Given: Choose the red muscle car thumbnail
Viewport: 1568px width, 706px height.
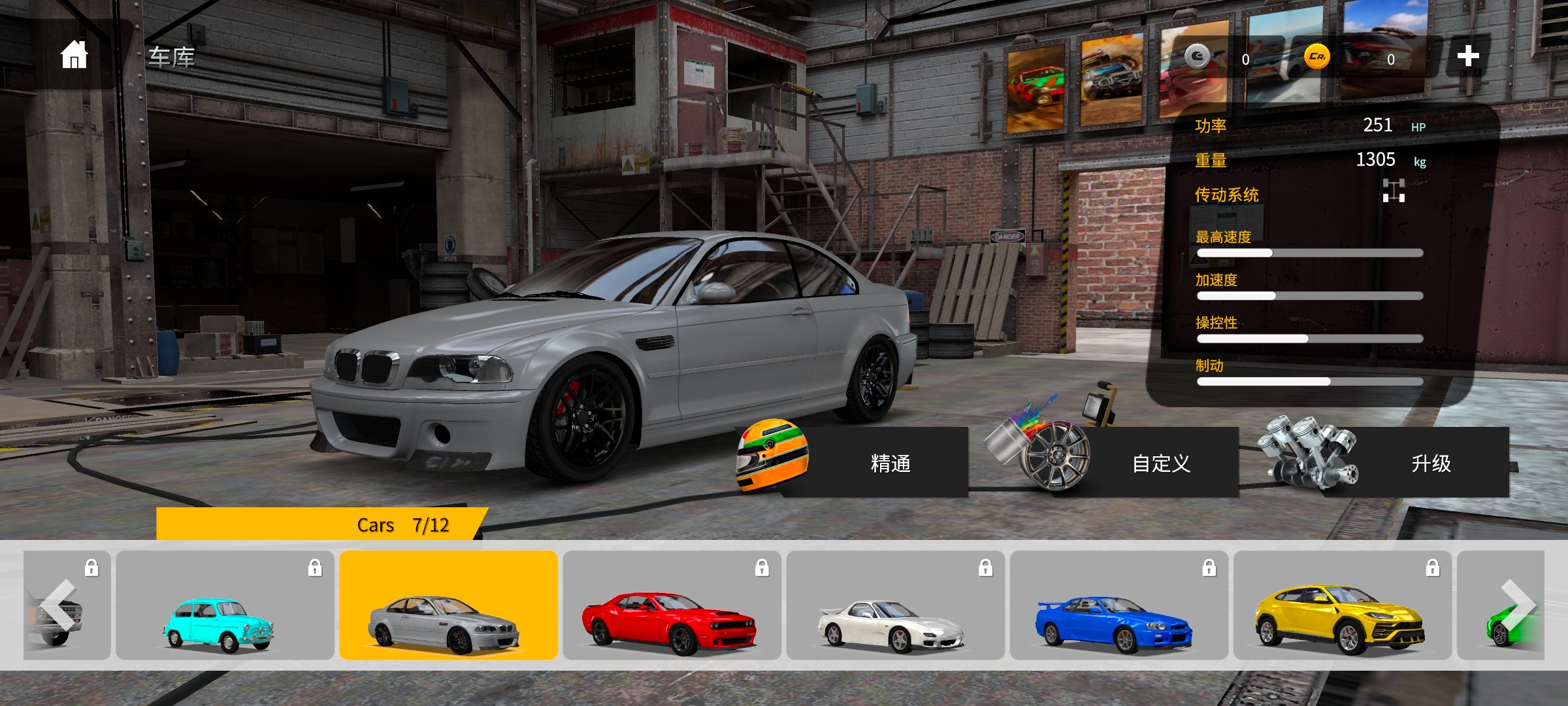Looking at the screenshot, I should coord(672,605).
